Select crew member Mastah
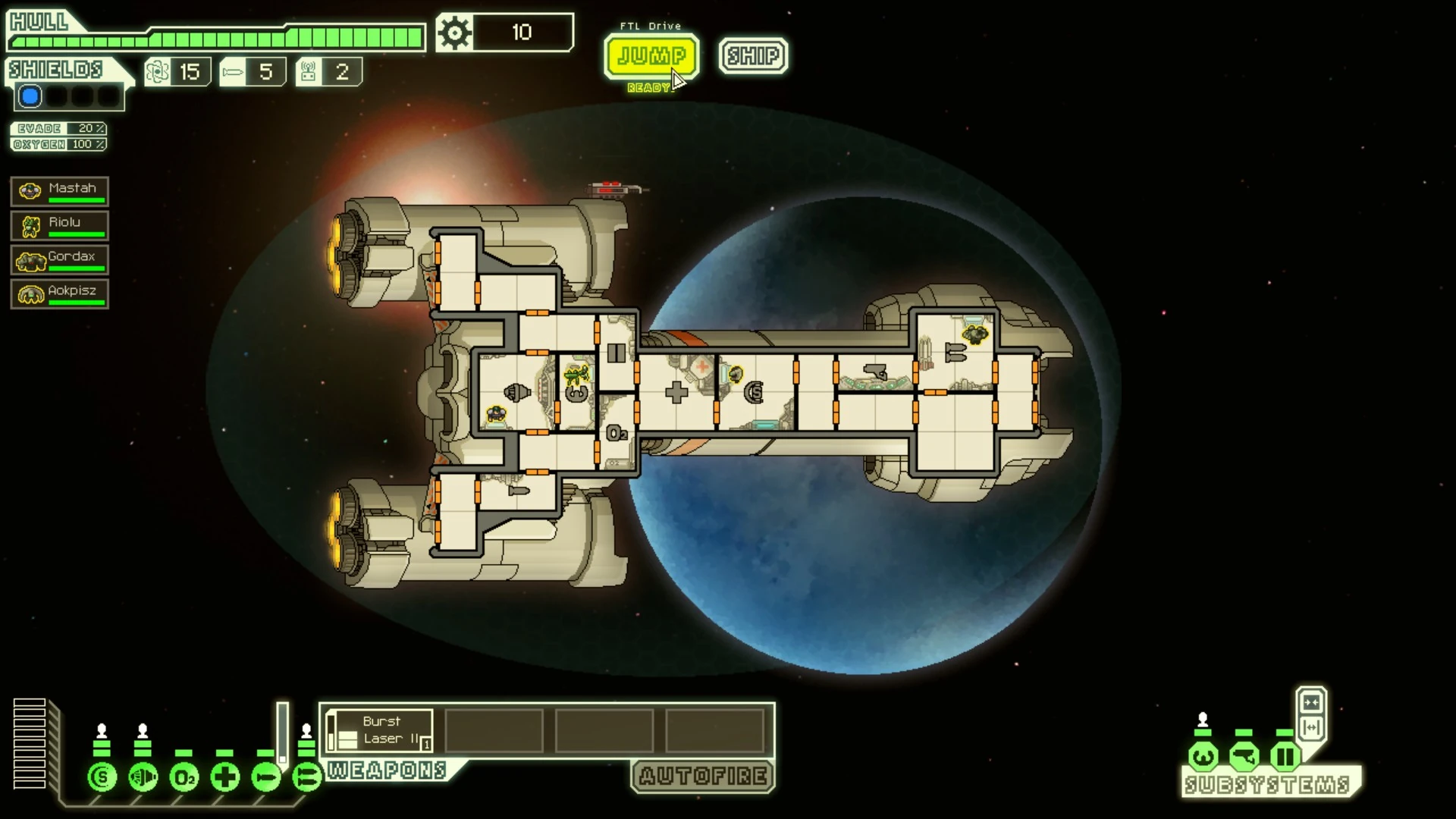This screenshot has width=1456, height=819. coord(60,191)
